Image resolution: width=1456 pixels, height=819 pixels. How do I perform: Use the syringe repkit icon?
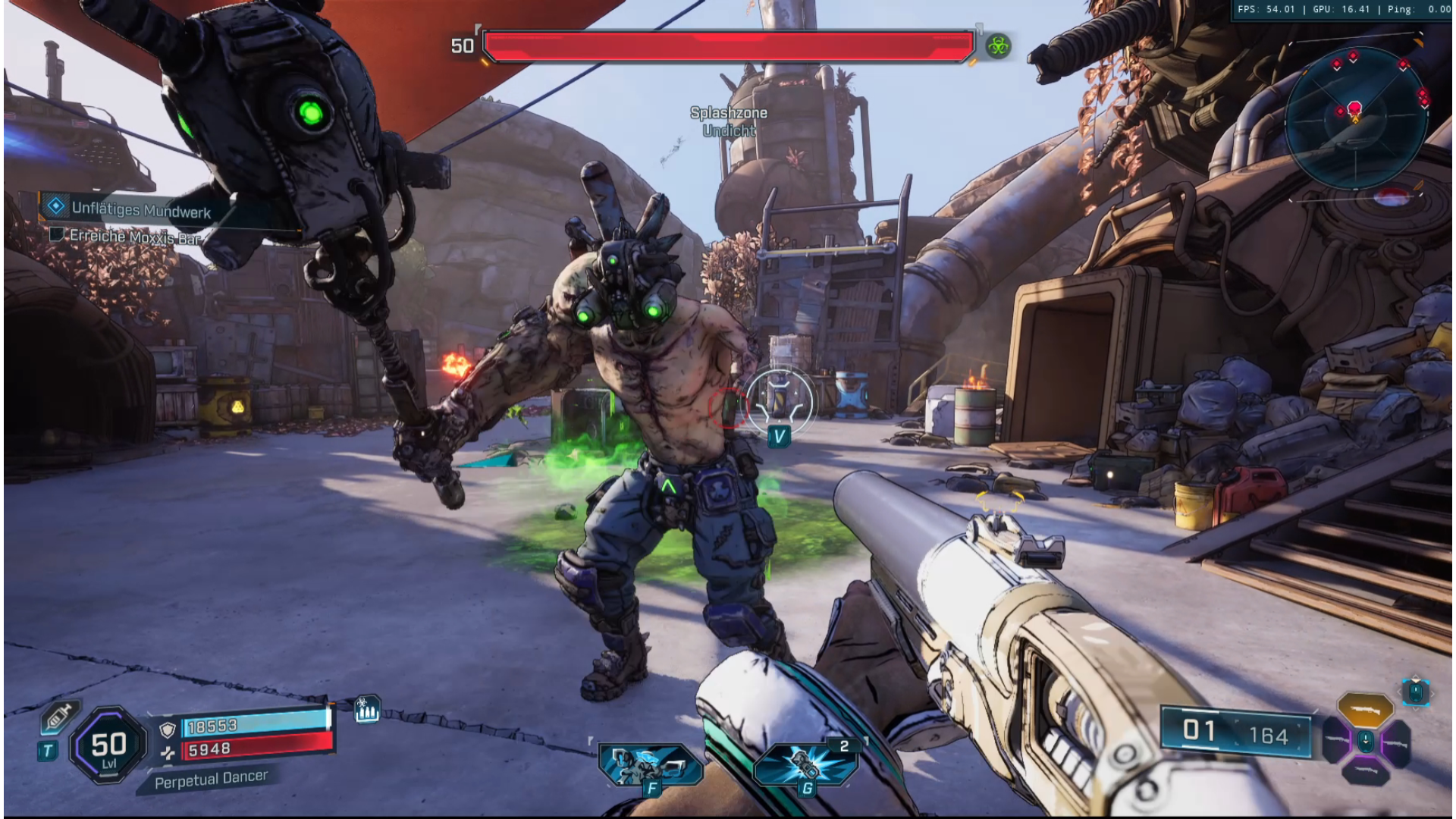click(x=59, y=717)
